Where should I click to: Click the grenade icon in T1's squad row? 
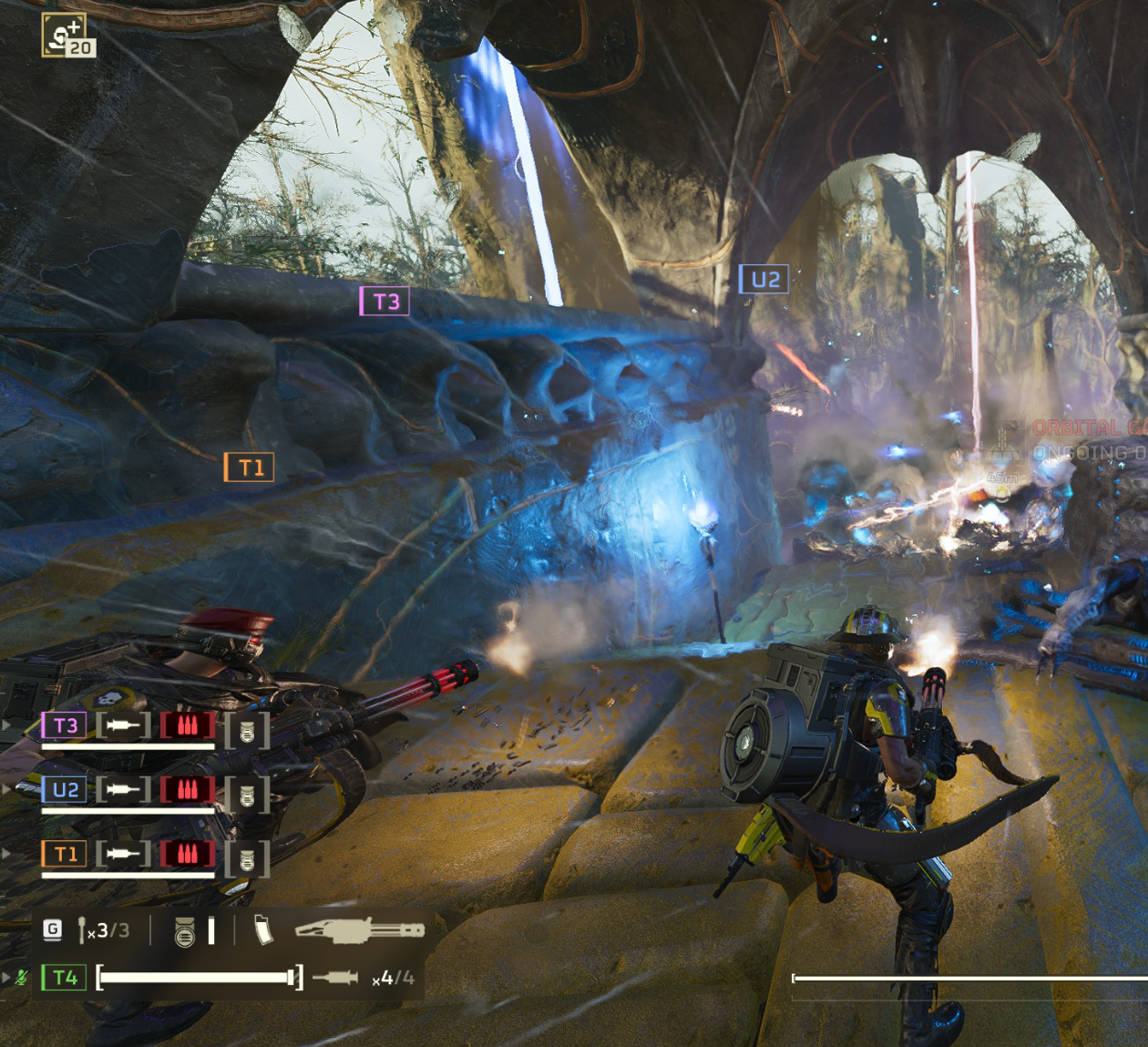tap(247, 859)
